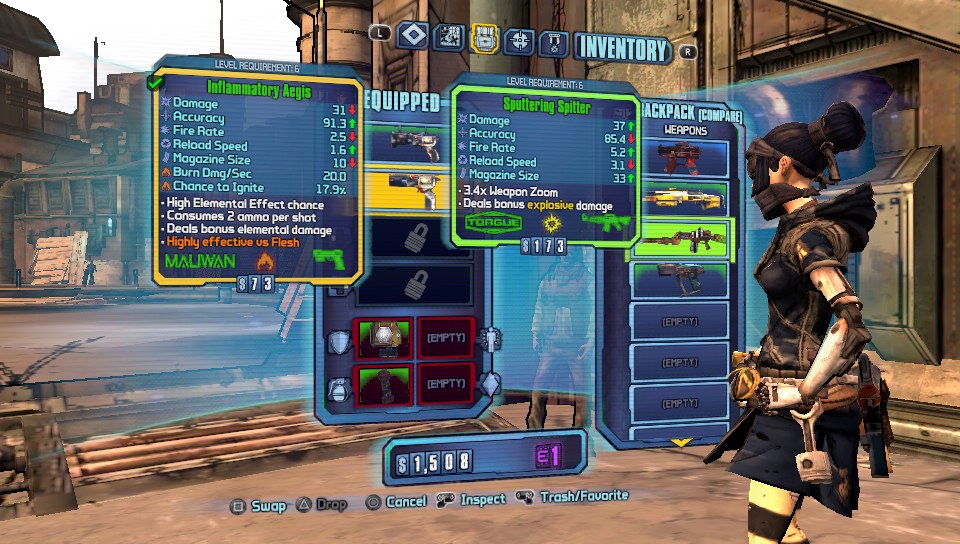Viewport: 960px width, 544px height.
Task: Switch to the map tab
Action: tap(450, 39)
